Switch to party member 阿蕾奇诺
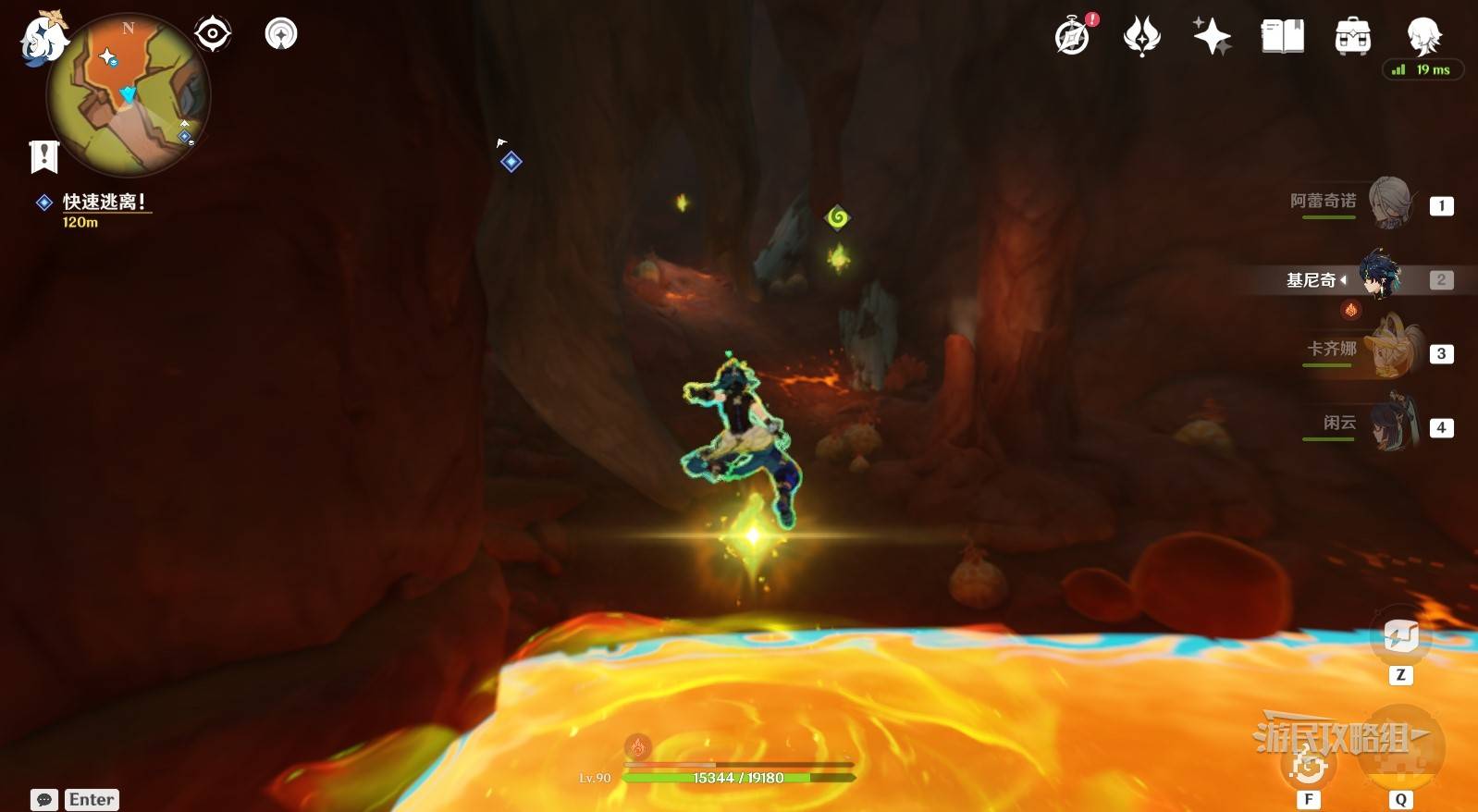1478x812 pixels. pyautogui.click(x=1388, y=203)
